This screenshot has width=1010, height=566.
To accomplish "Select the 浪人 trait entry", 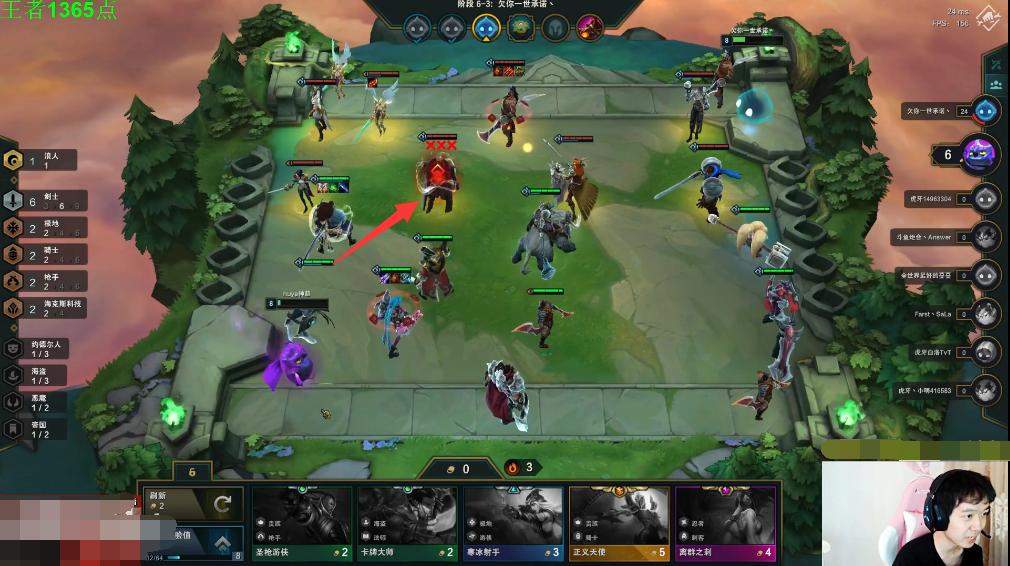I will tap(40, 160).
